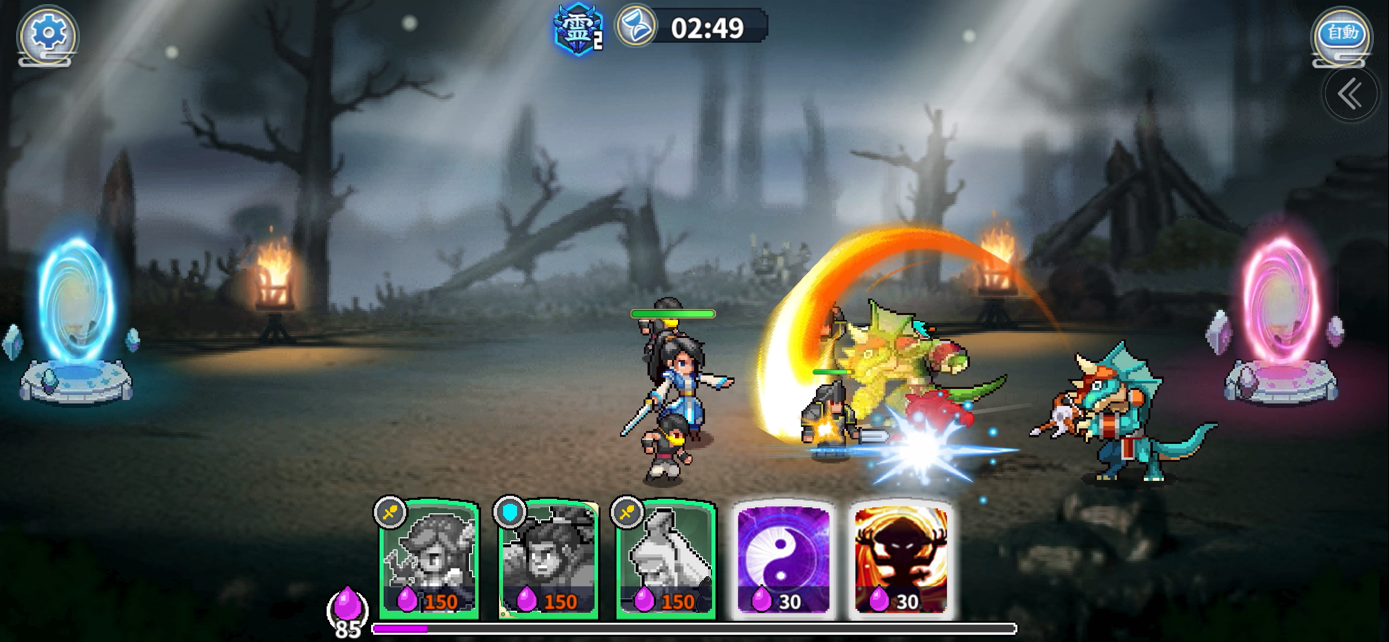
Task: Toggle the 自動 auto-battle button
Action: [x=1342, y=35]
